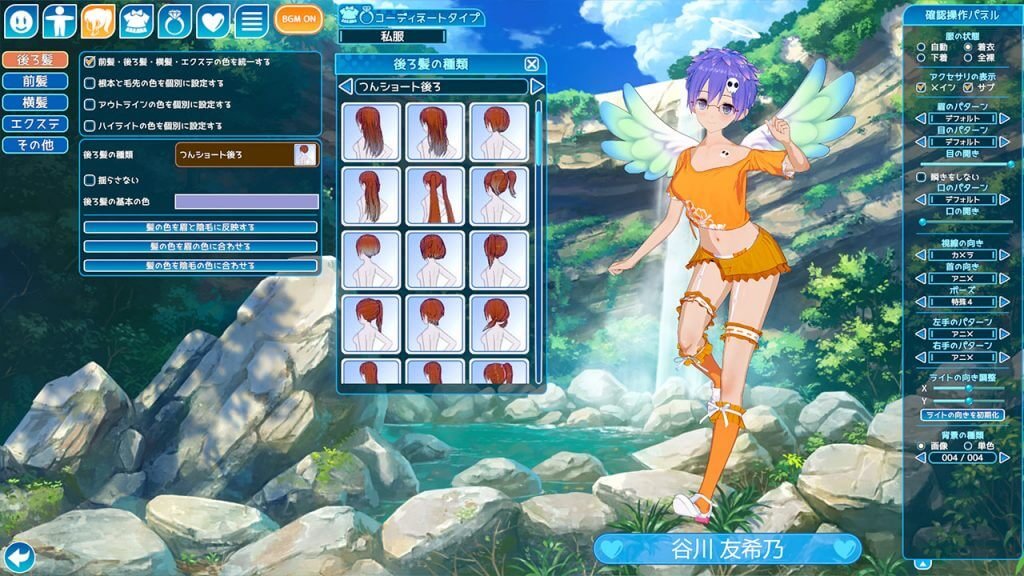Enable ハイライトの色を個別に設定する checkbox
The height and width of the screenshot is (576, 1024).
pos(90,126)
